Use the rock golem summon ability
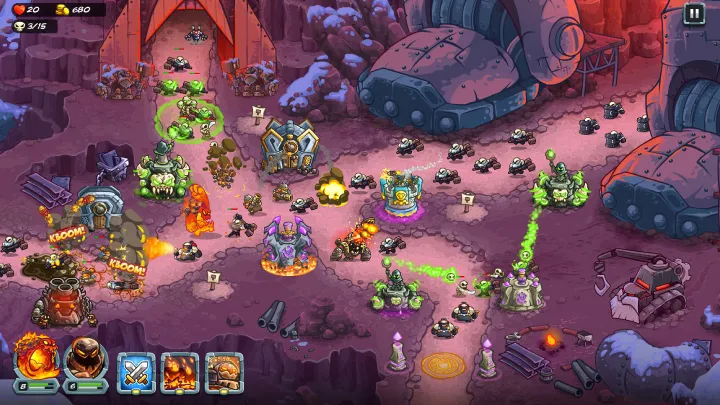 click(224, 372)
